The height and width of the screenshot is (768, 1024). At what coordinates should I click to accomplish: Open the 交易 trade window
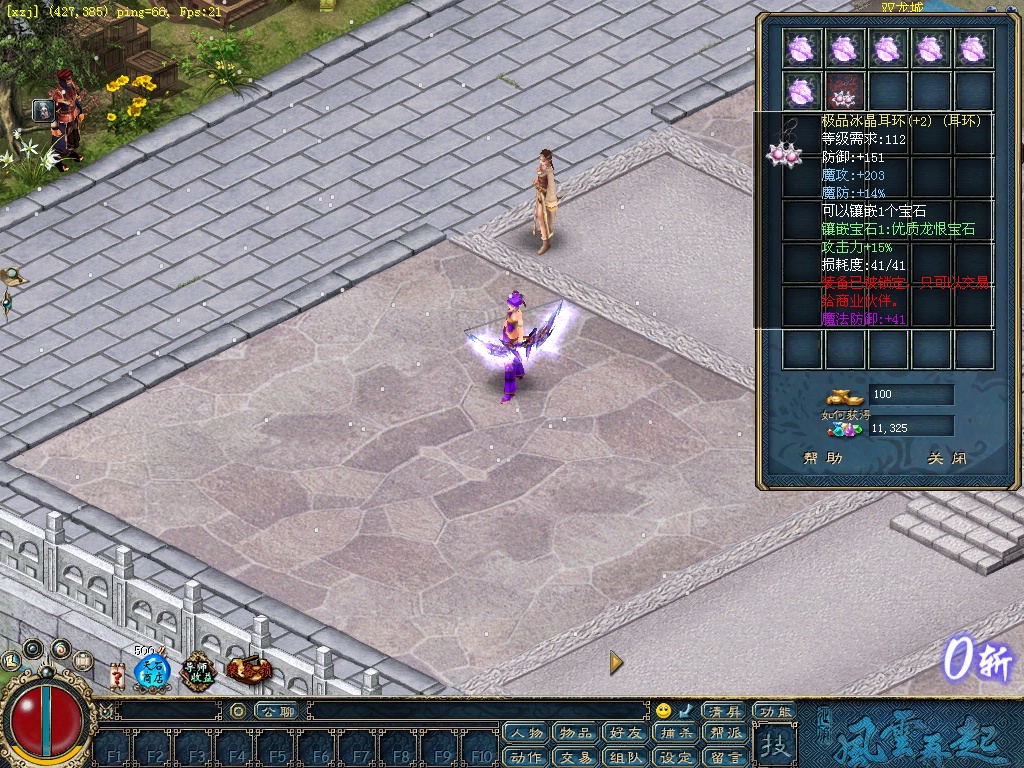(576, 757)
